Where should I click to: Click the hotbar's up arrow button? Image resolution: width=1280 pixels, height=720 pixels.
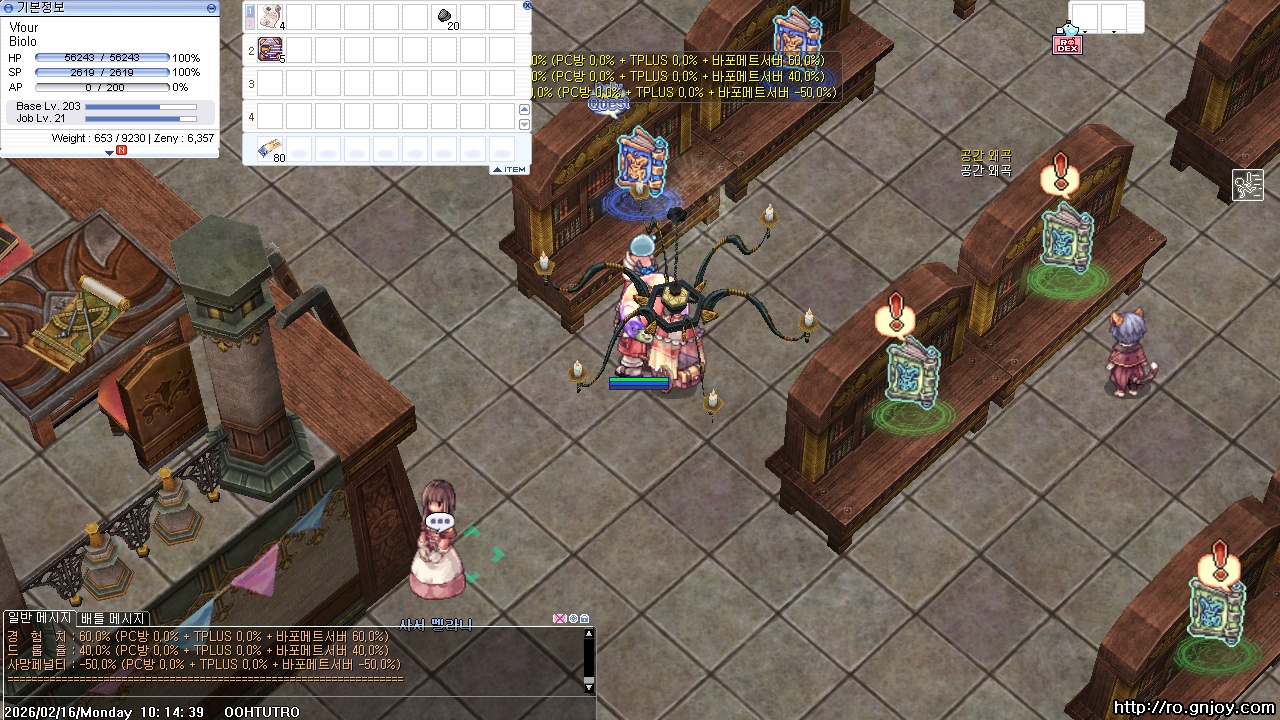pyautogui.click(x=524, y=109)
